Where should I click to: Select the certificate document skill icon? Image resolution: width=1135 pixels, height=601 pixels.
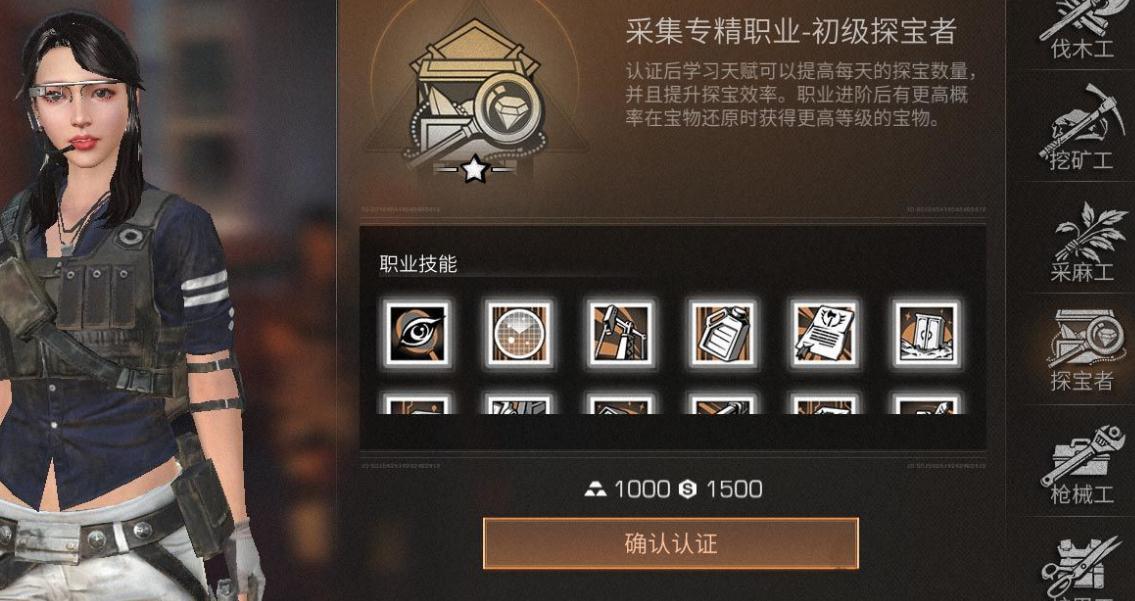click(824, 333)
